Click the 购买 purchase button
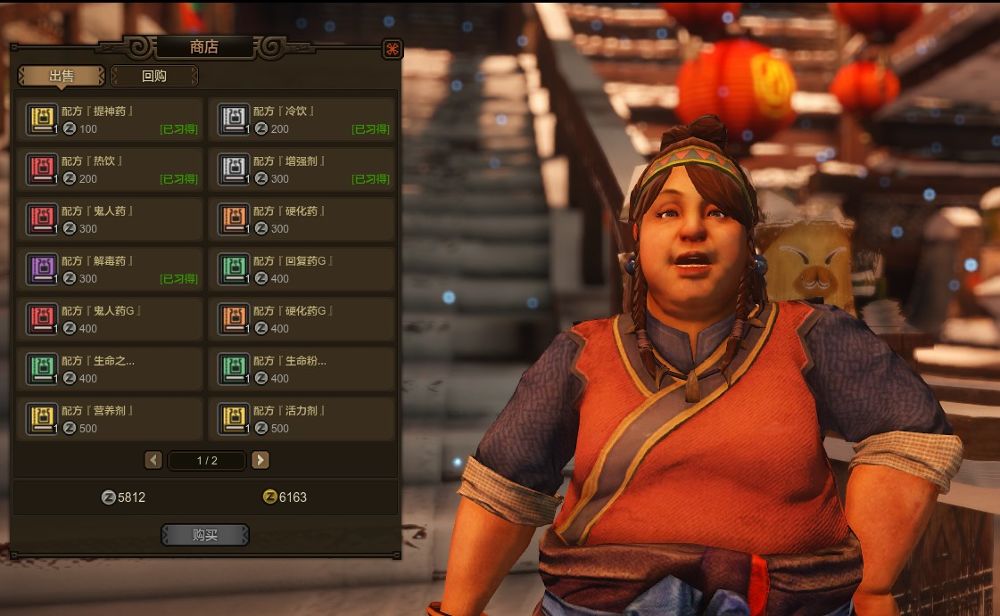1000x616 pixels. tap(205, 535)
